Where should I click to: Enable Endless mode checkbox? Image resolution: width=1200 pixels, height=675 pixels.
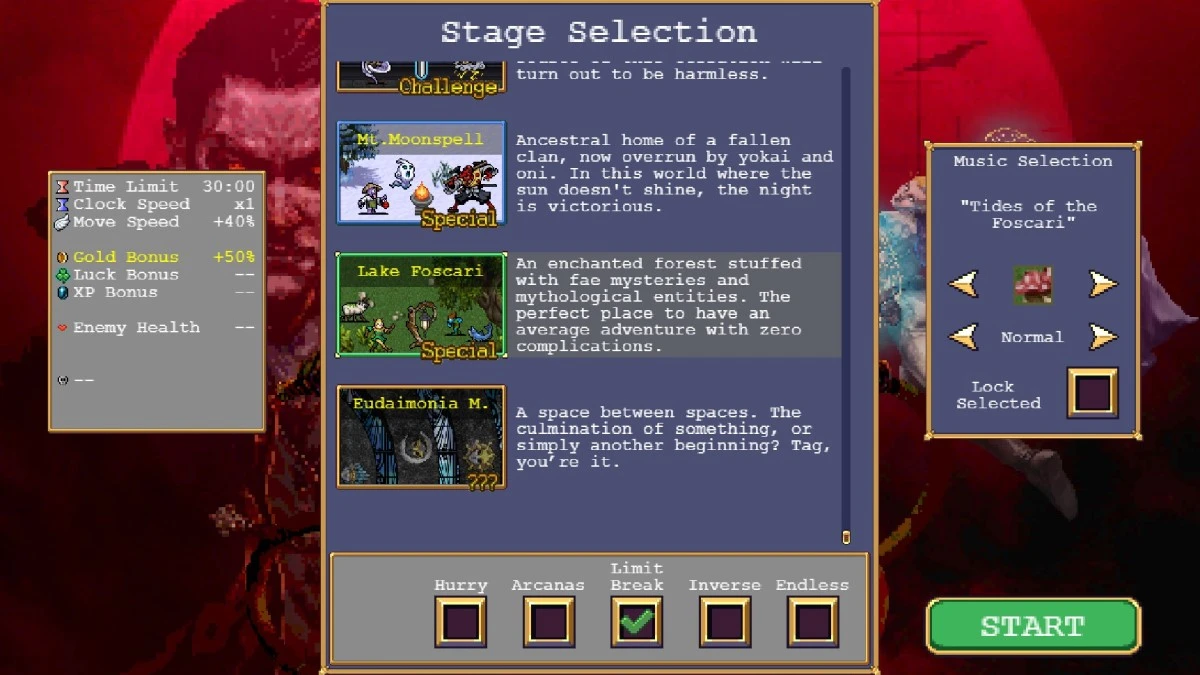tap(812, 621)
